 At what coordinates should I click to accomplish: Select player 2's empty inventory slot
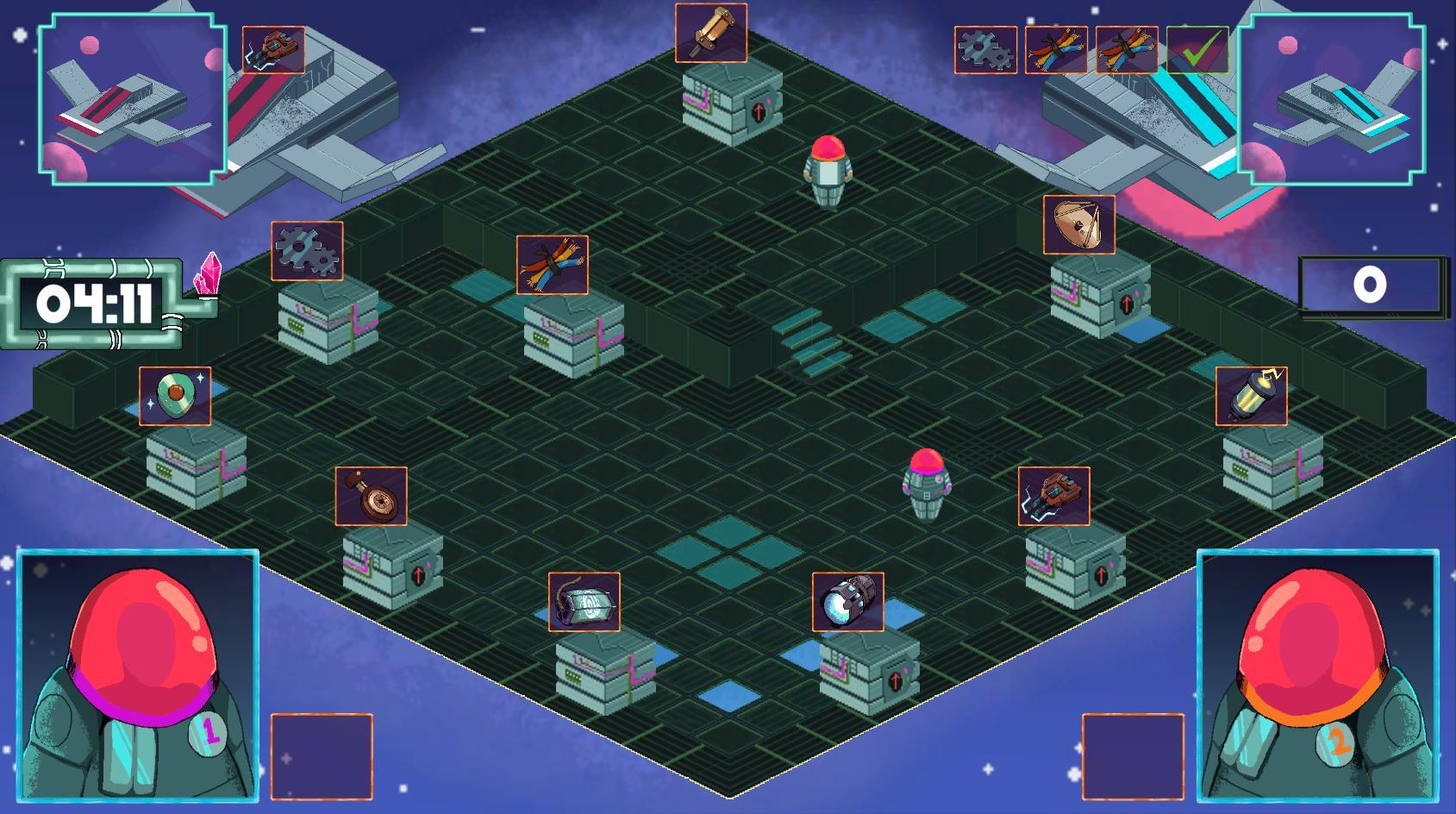[x=1133, y=756]
